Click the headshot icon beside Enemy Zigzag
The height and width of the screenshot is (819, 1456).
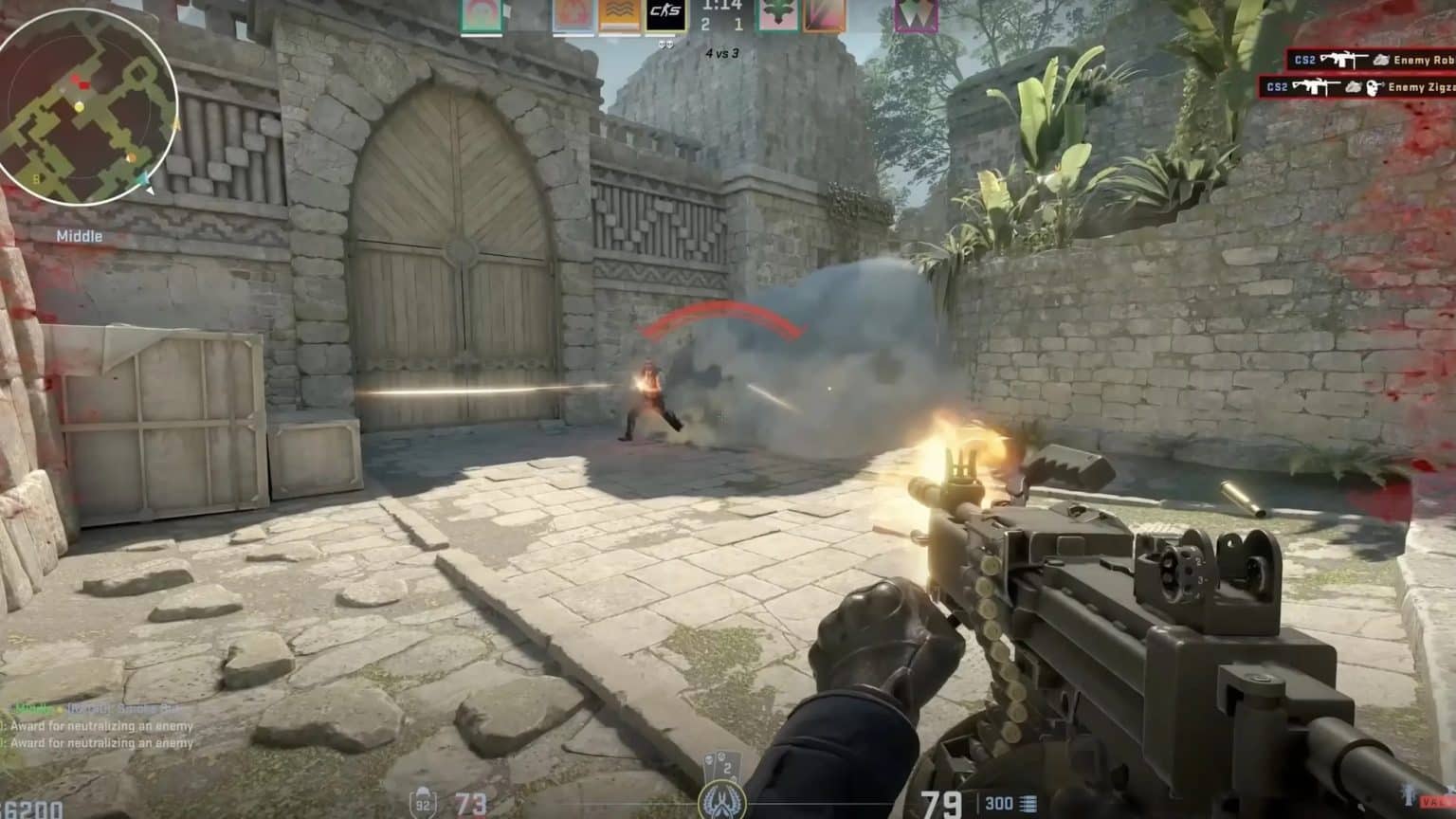(1374, 88)
